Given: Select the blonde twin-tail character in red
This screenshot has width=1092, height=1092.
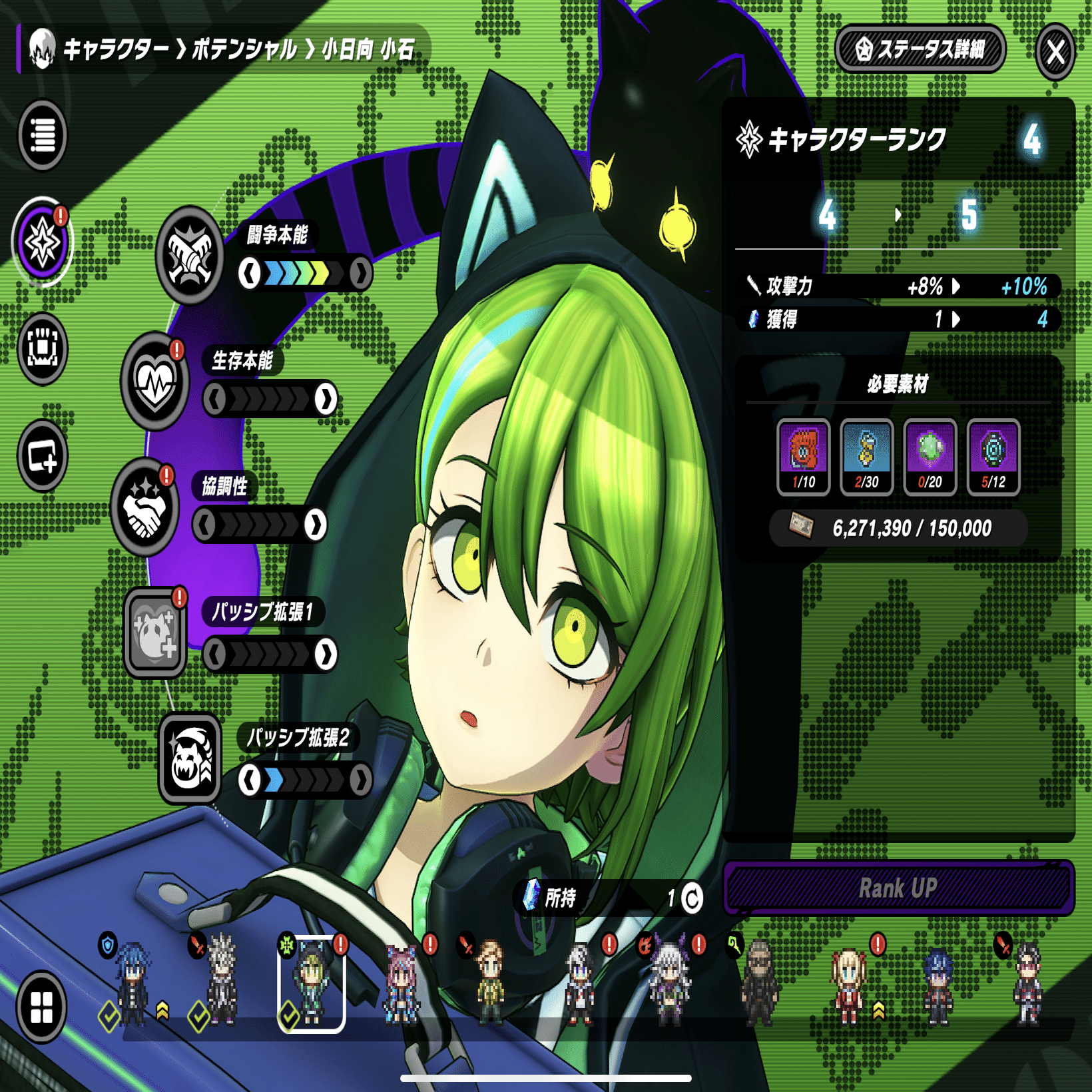Looking at the screenshot, I should 848,985.
